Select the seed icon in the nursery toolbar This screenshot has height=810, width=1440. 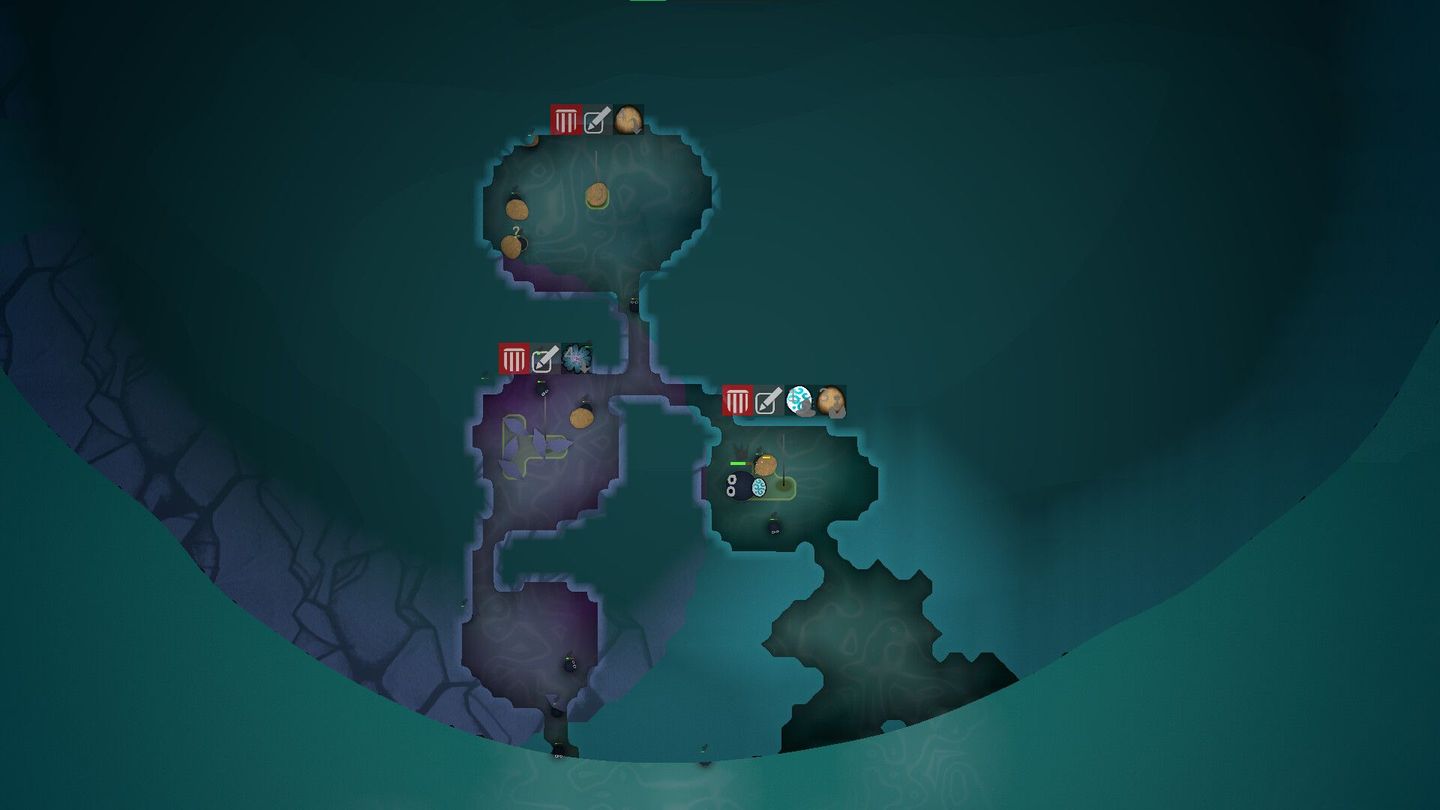tap(830, 401)
